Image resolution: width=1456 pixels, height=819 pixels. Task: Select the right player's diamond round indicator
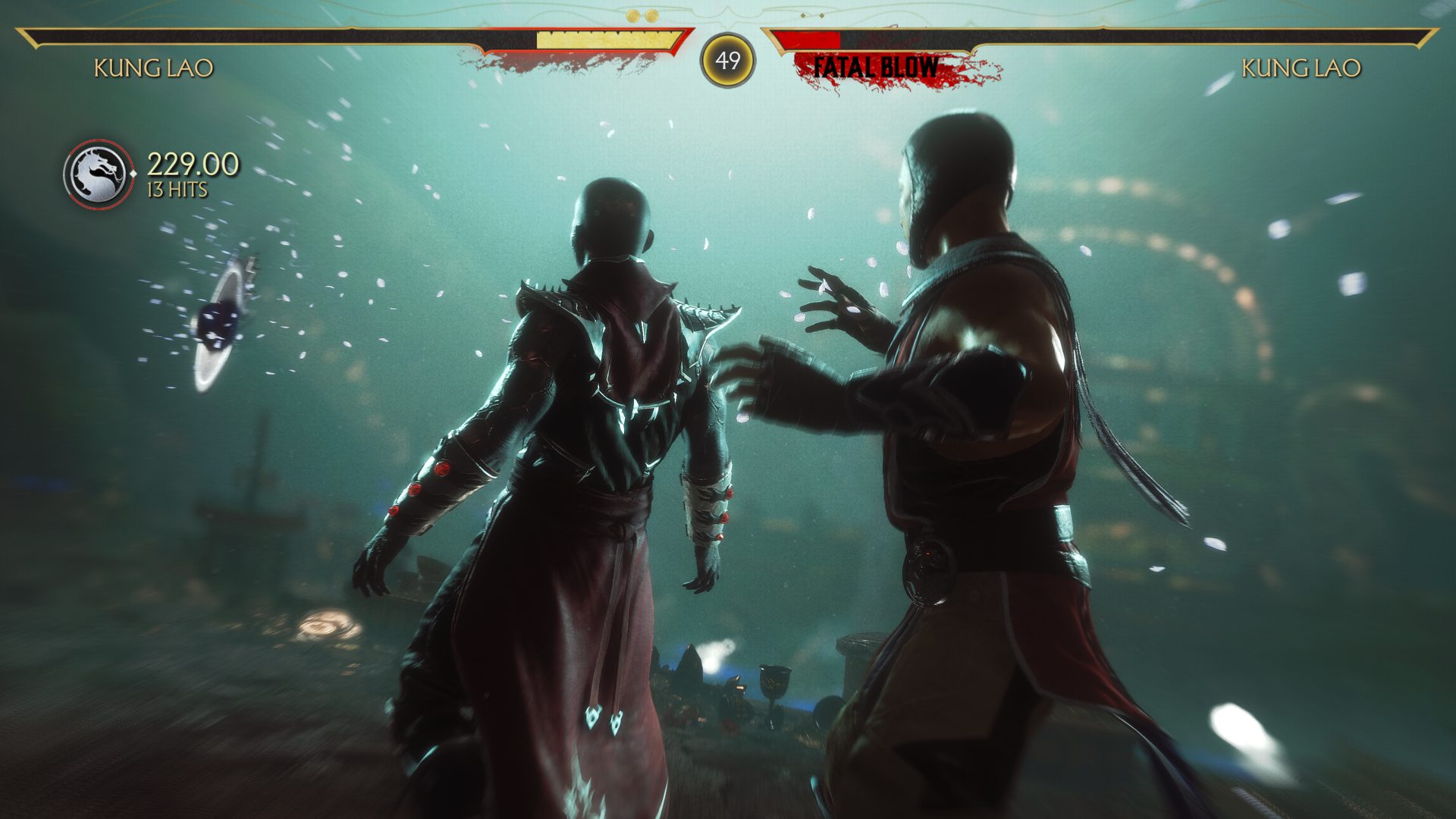tap(803, 14)
